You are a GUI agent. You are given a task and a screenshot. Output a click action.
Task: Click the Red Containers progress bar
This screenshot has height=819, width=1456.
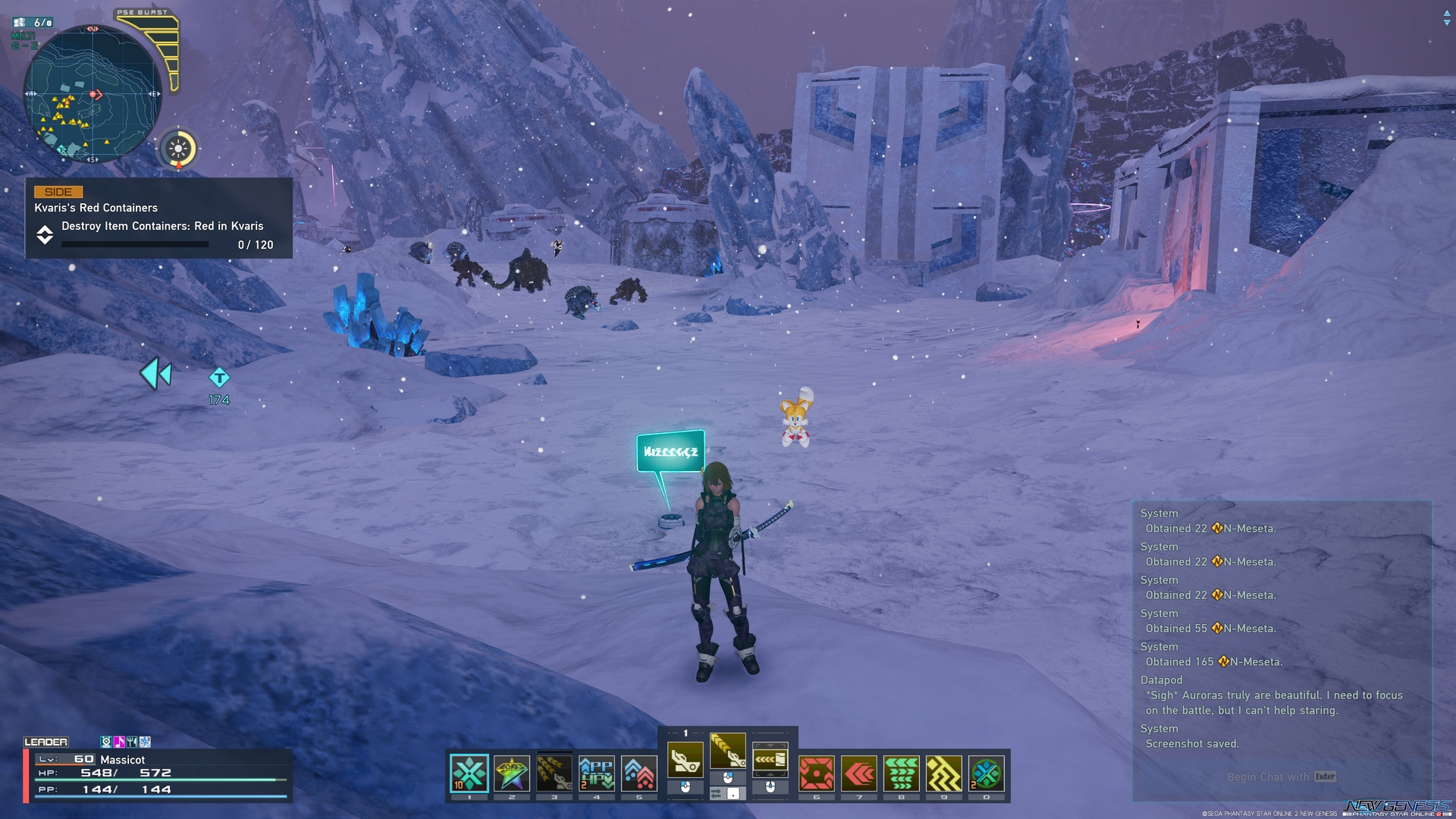[135, 244]
